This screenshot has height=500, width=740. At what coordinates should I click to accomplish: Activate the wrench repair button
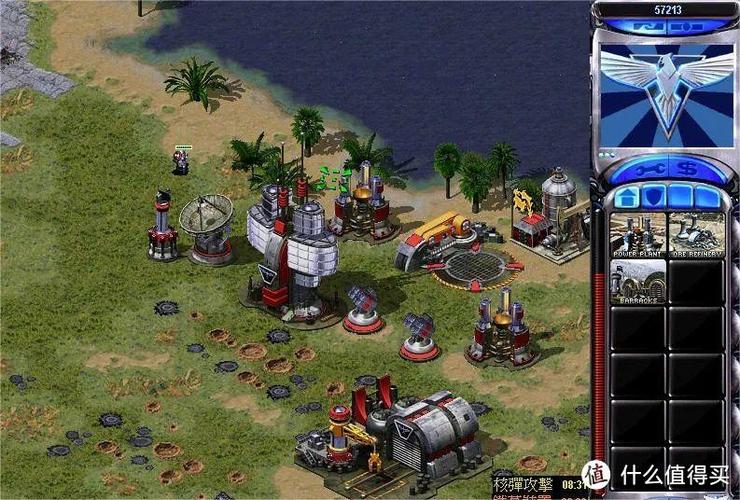651,168
